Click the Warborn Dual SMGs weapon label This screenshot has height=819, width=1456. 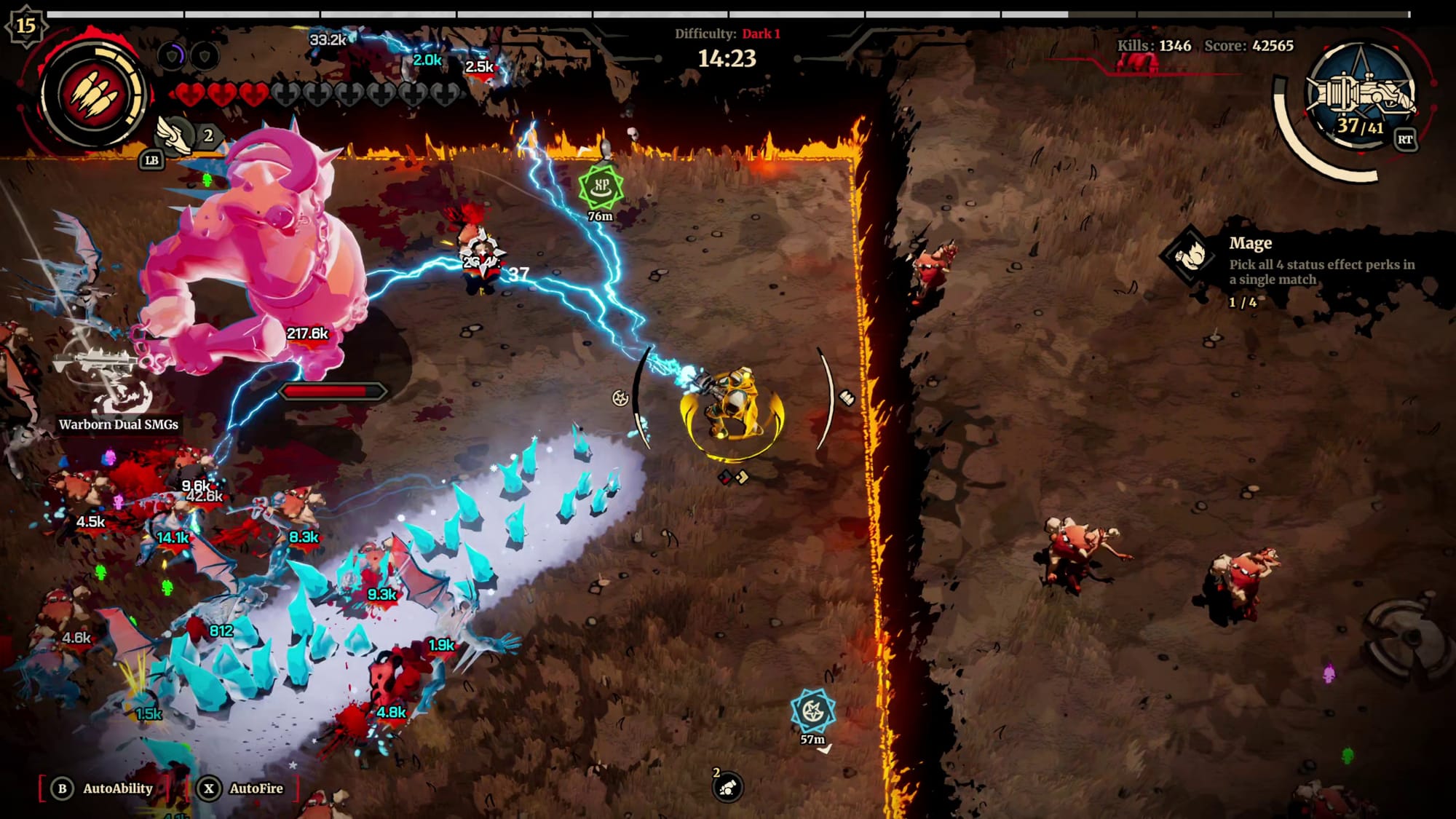[x=119, y=424]
